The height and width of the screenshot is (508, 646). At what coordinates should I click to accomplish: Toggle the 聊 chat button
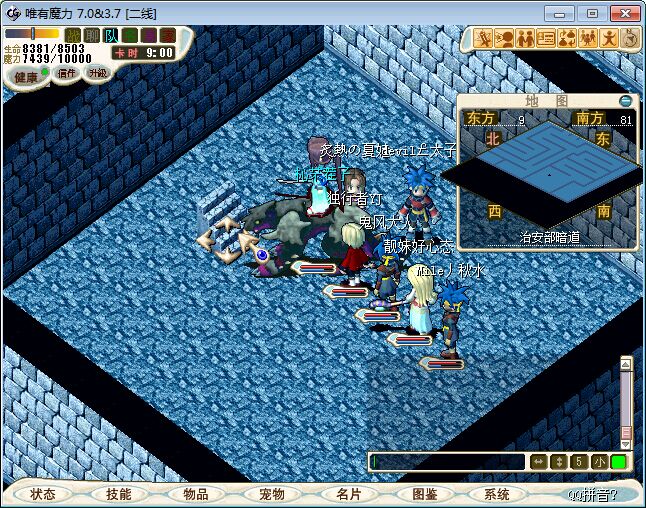[91, 35]
